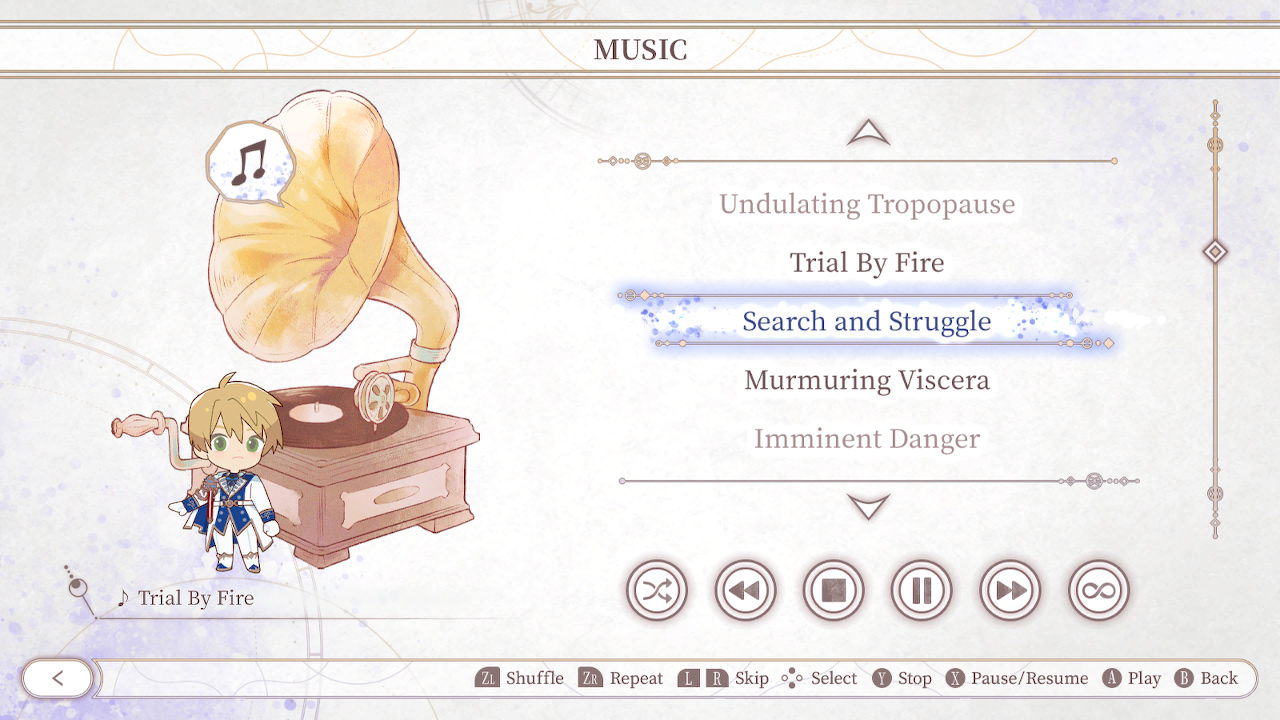Screen dimensions: 1280x720
Task: Click the down arrow below the song list
Action: click(x=868, y=506)
